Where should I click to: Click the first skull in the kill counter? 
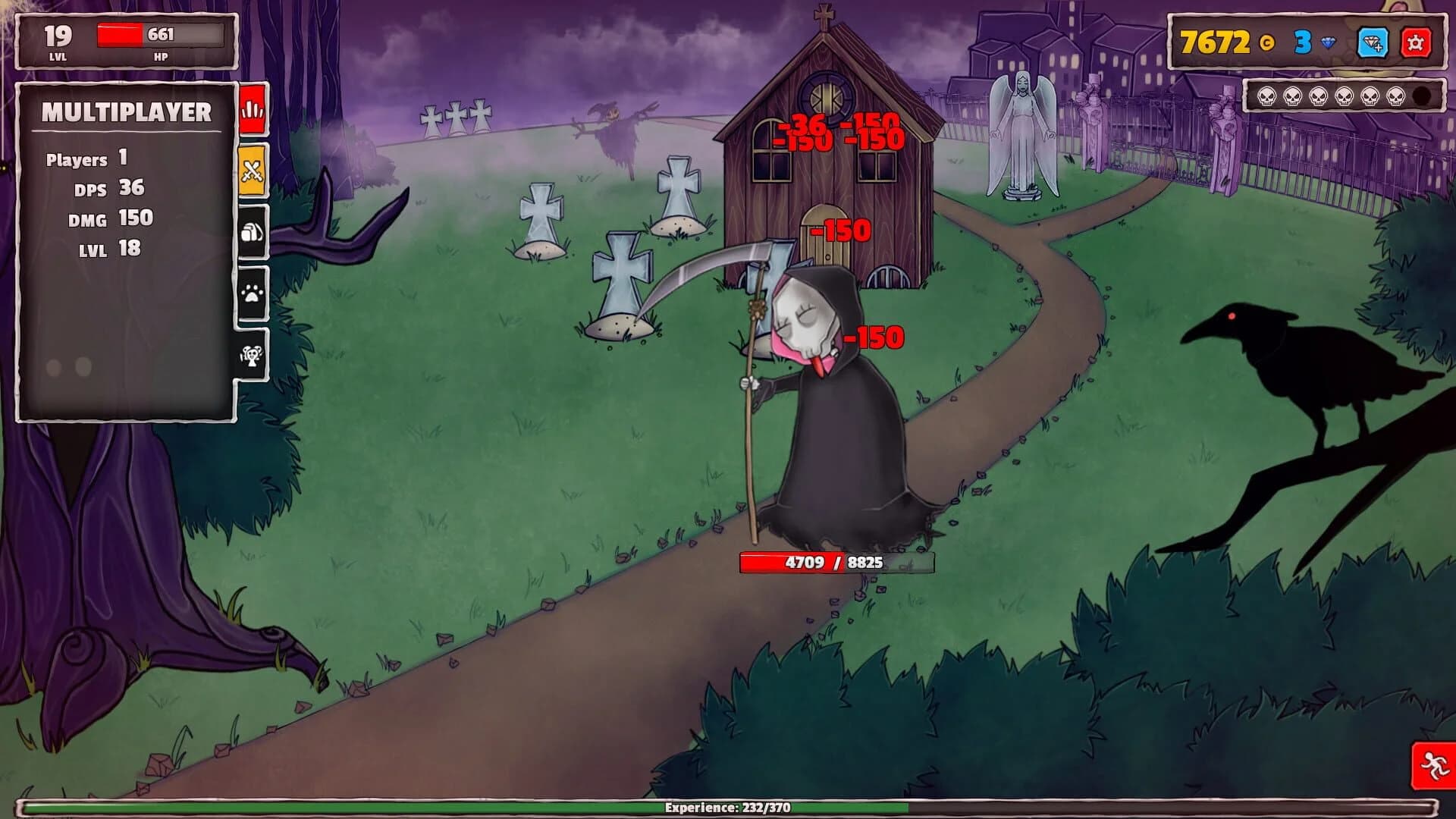tap(1267, 96)
